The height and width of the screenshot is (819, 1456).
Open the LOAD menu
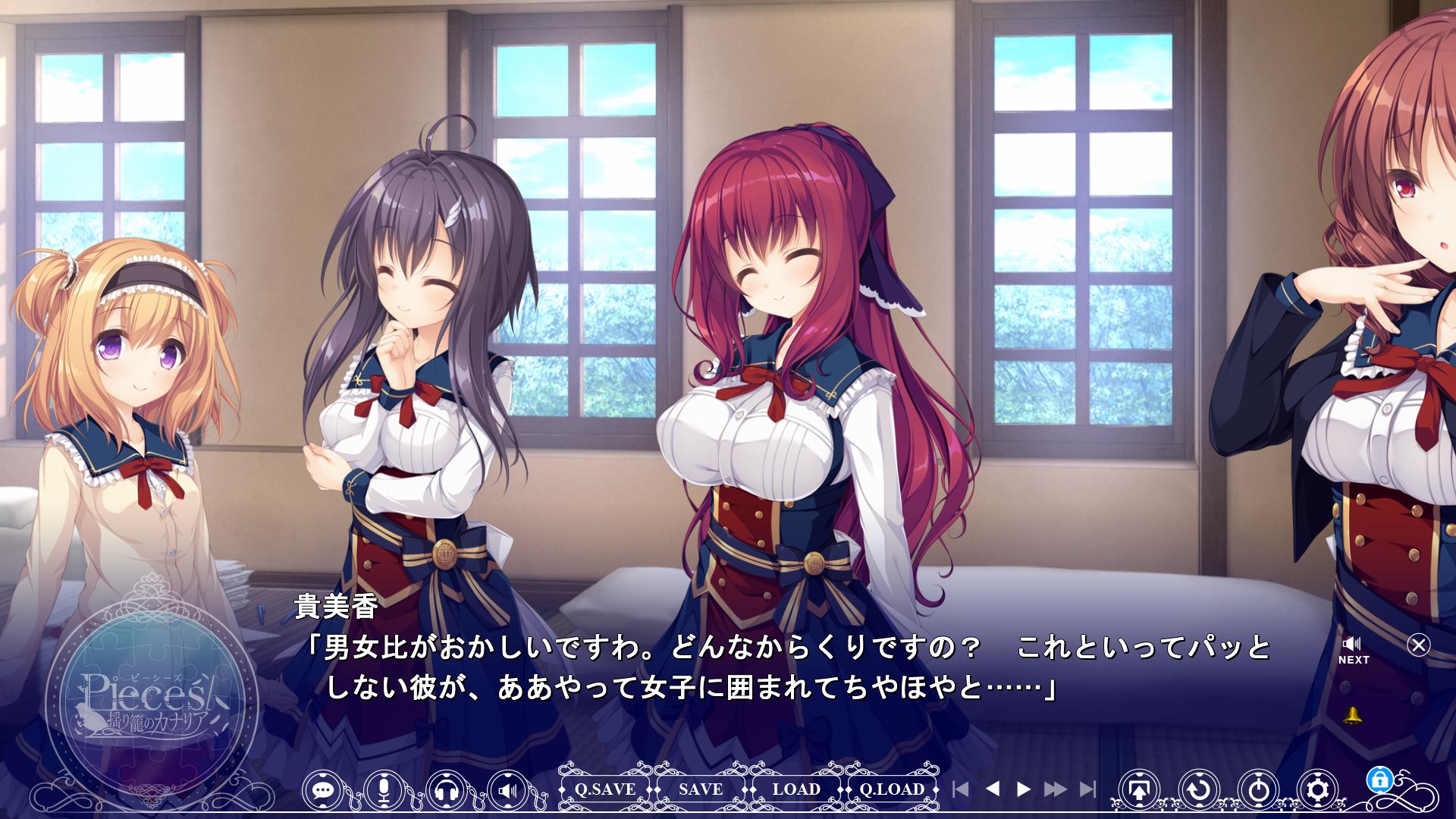[x=796, y=789]
